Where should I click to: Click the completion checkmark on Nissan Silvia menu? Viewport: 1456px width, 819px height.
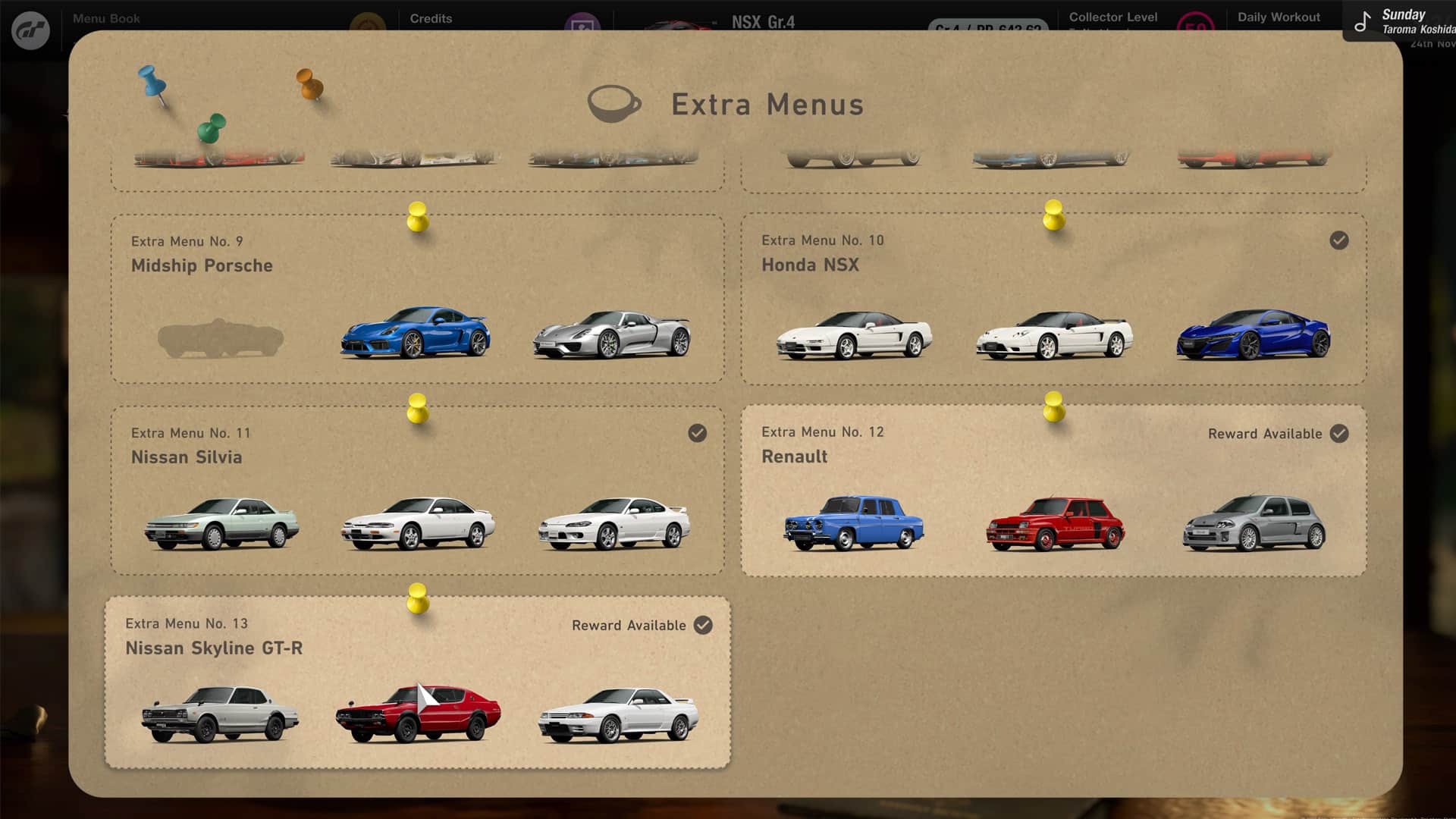point(698,434)
